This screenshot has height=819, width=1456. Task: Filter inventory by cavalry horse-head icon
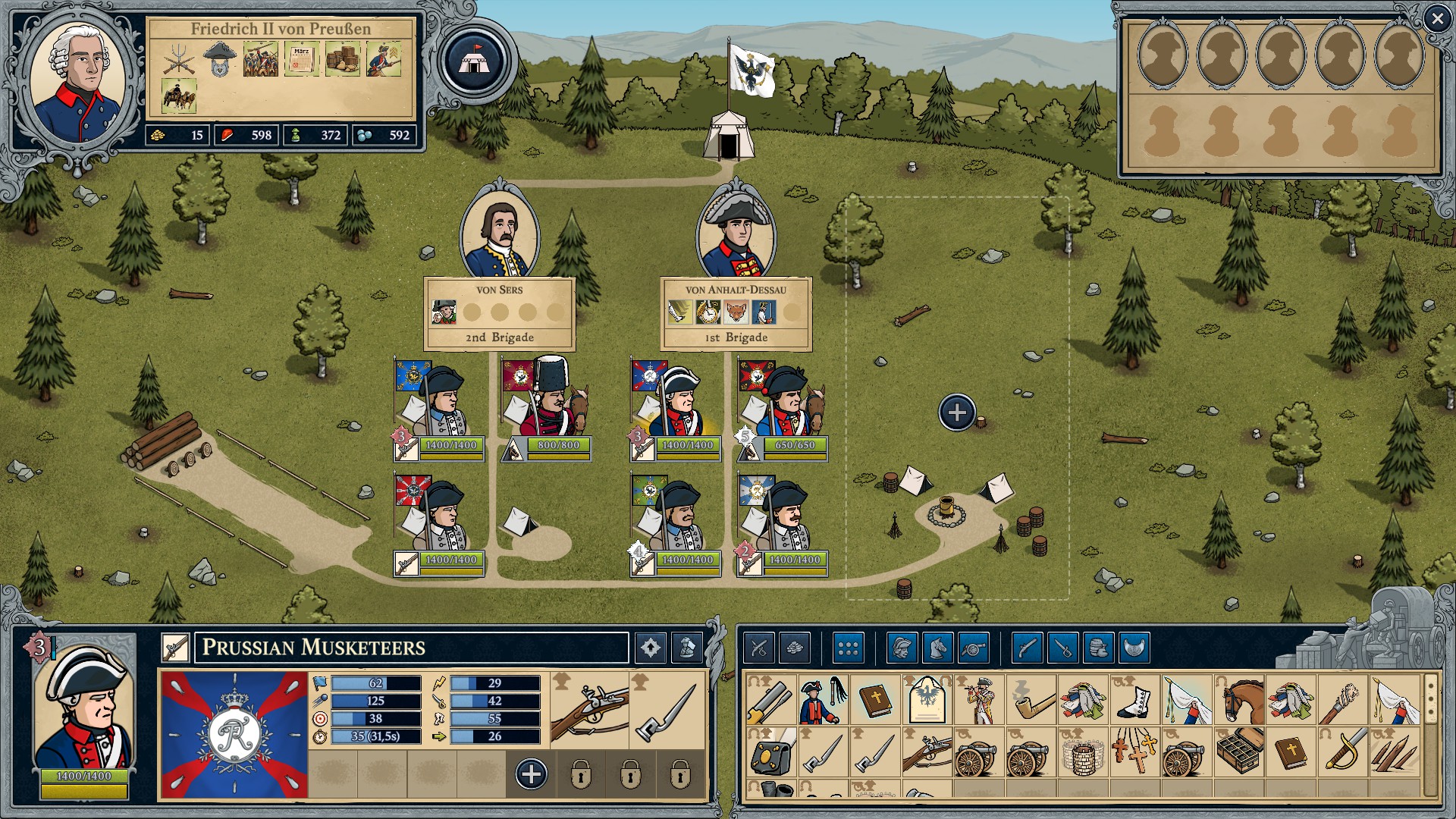[937, 648]
